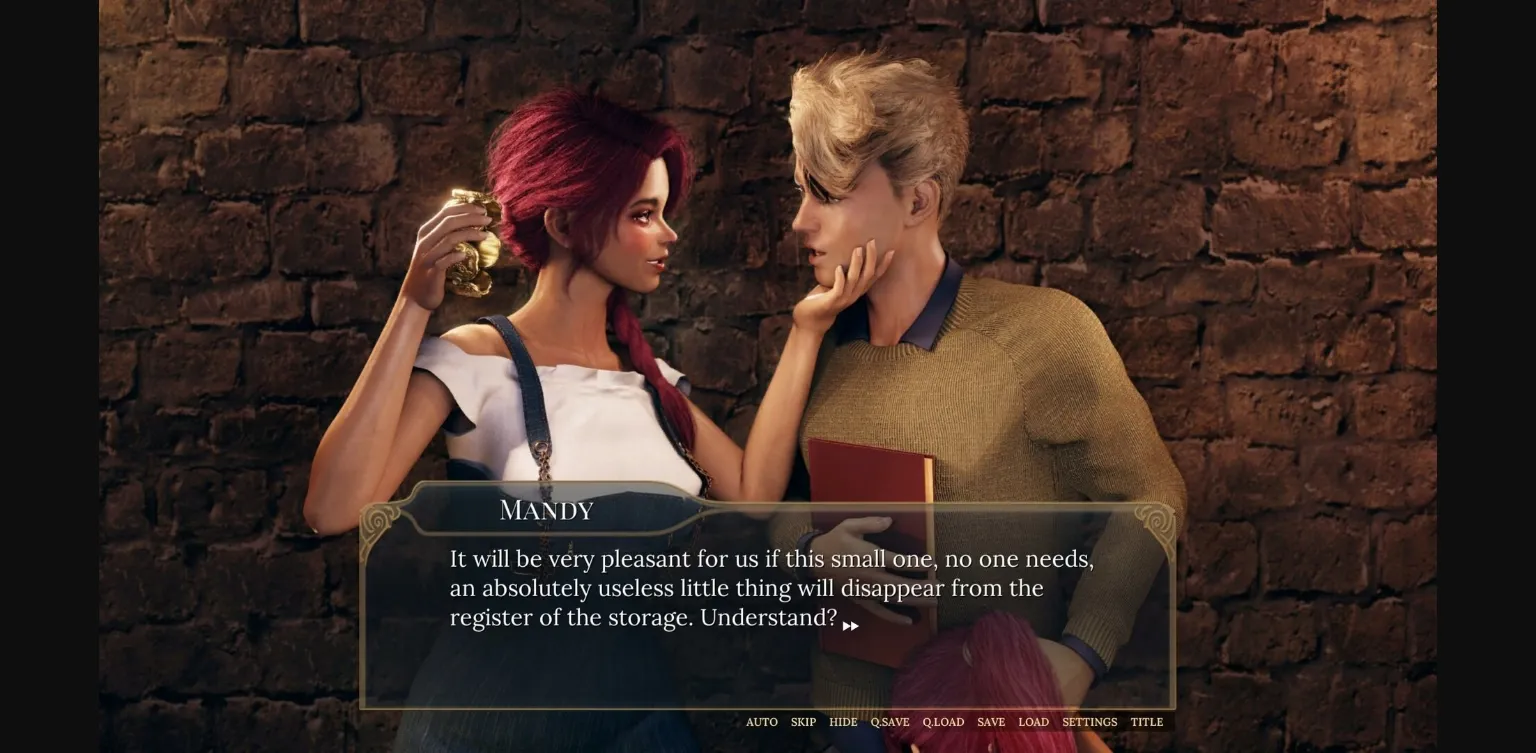Open the Save menu
Image resolution: width=1536 pixels, height=753 pixels.
click(991, 722)
